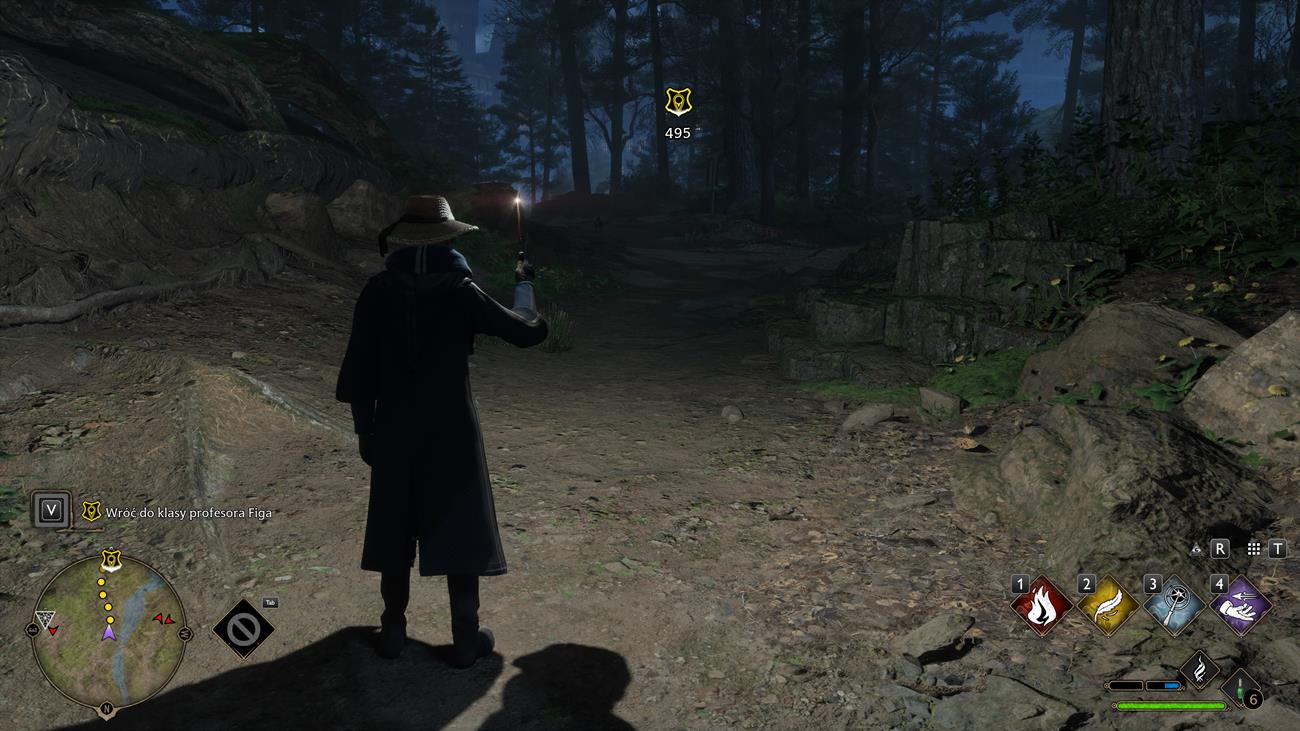Image resolution: width=1300 pixels, height=731 pixels.
Task: Click the purple player arrow on minimap
Action: tap(108, 631)
